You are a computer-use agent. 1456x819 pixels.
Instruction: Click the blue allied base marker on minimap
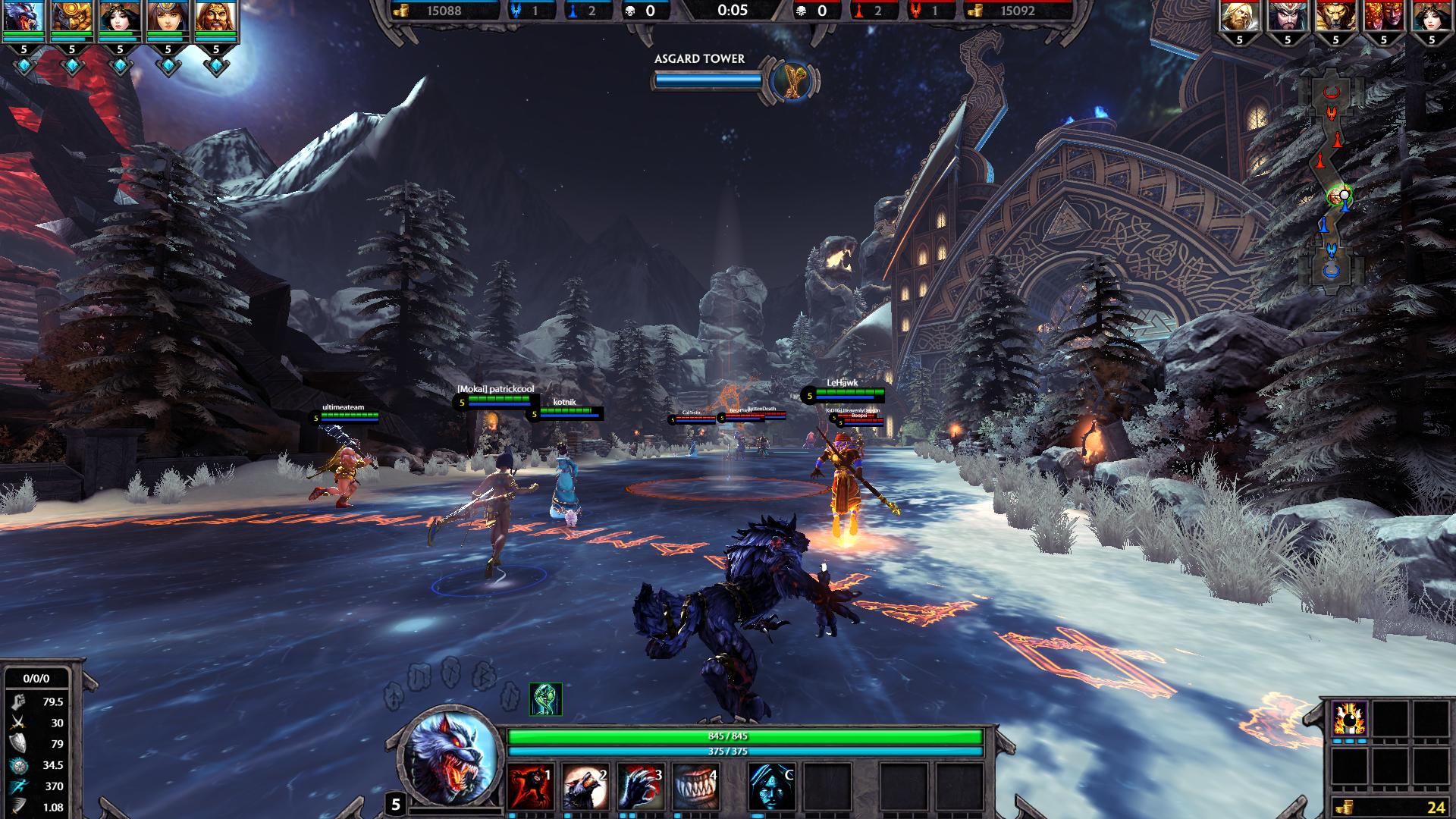point(1332,270)
